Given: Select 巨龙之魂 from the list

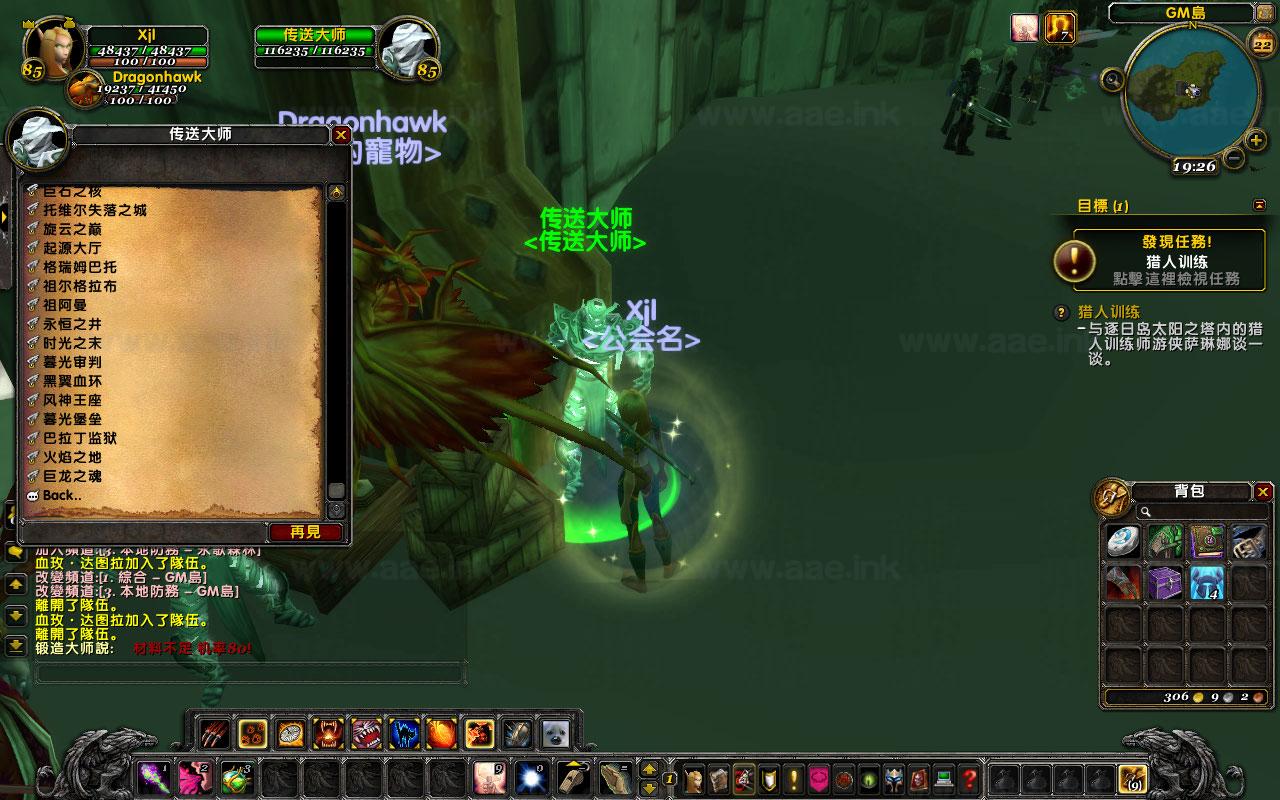Looking at the screenshot, I should [72, 476].
